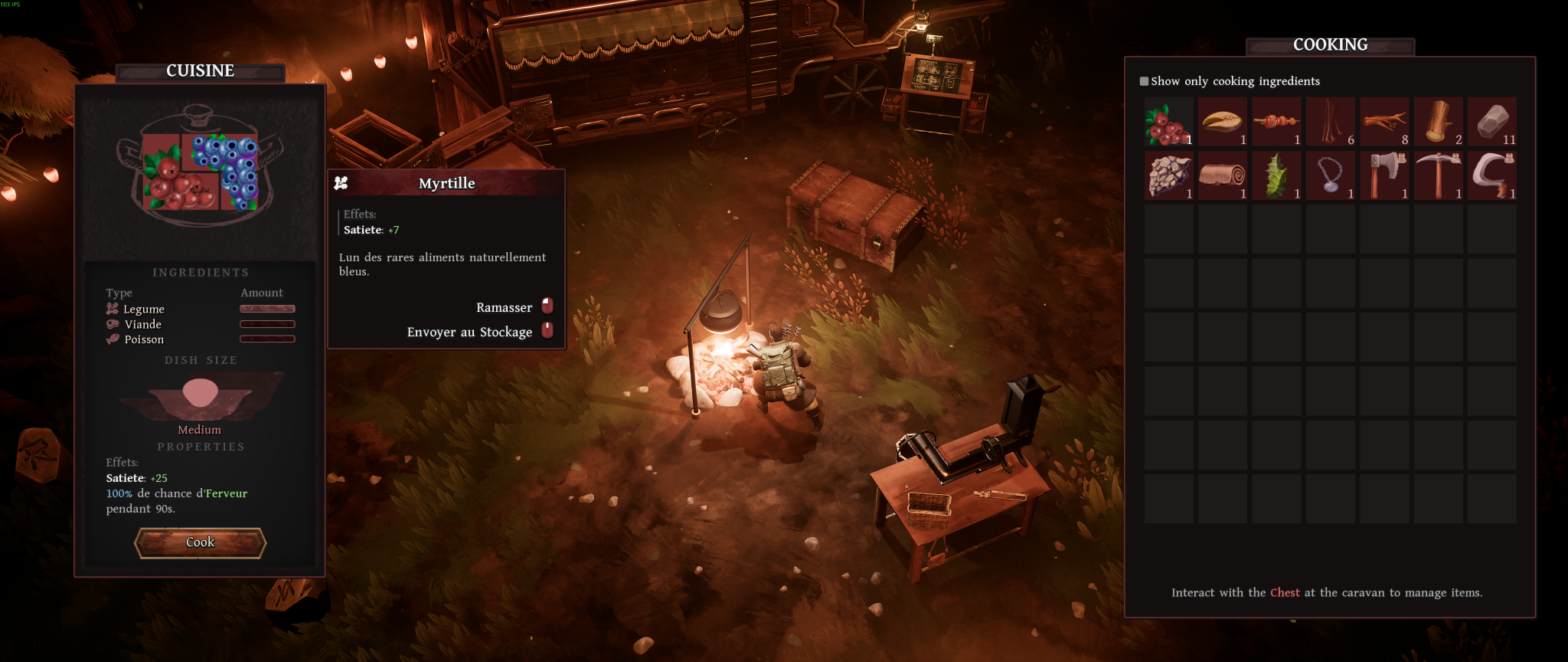Select the wood log stack

(1439, 122)
